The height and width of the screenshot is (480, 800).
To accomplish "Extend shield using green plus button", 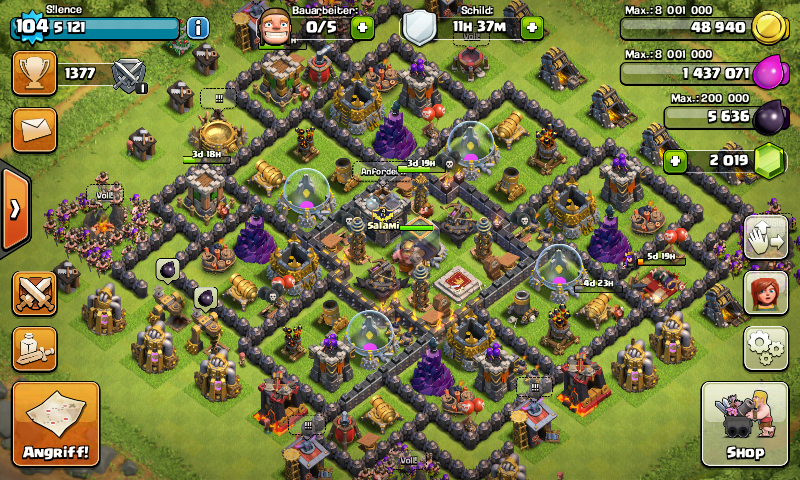I will coord(532,27).
